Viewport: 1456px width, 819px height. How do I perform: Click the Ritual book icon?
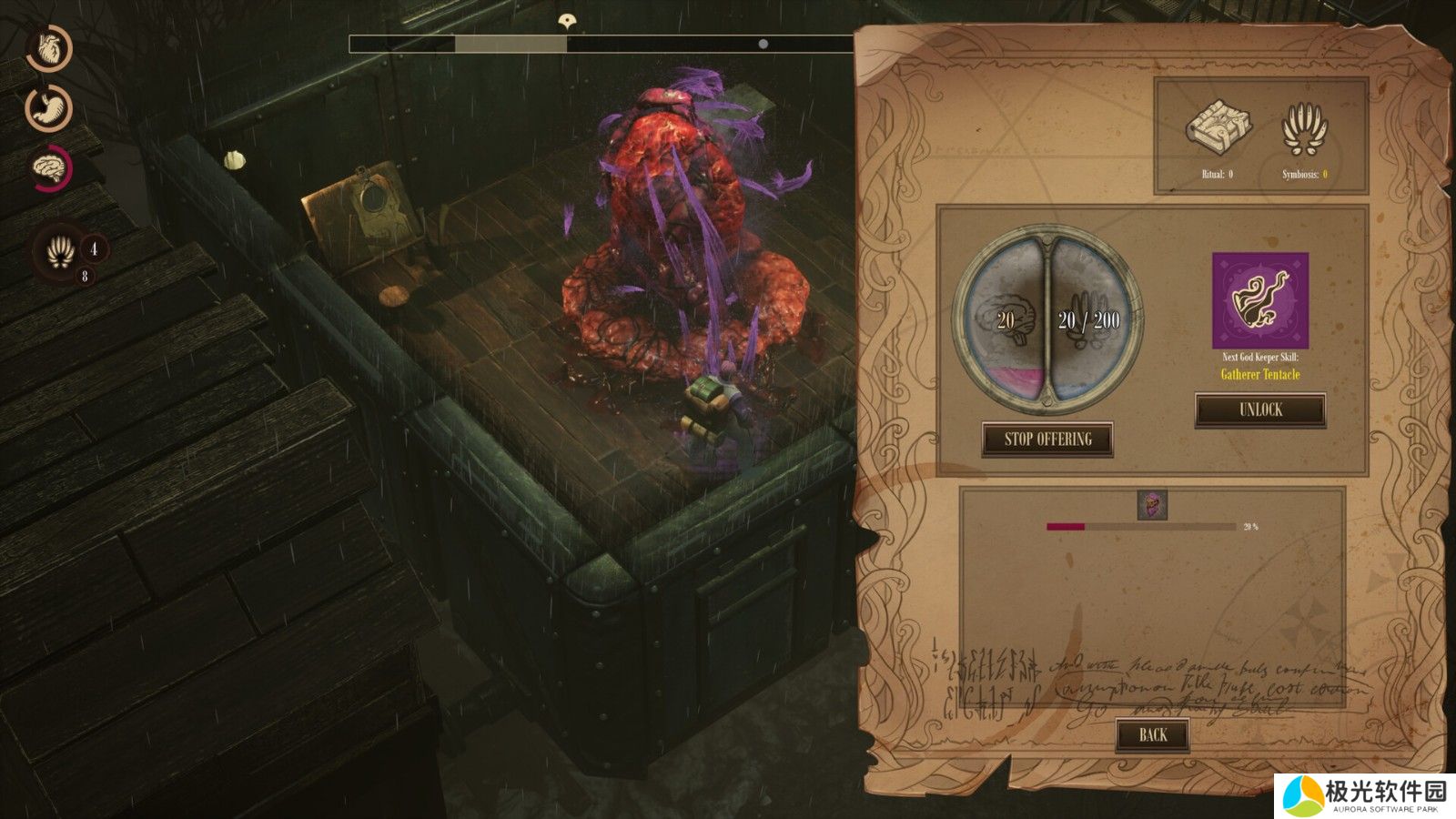coord(1218,128)
